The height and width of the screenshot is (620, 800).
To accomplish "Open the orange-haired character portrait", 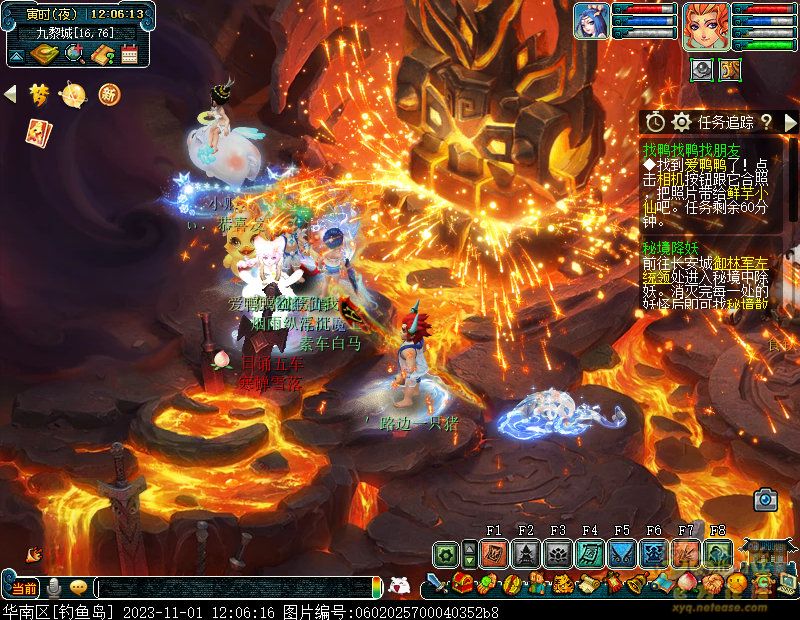I will (706, 25).
